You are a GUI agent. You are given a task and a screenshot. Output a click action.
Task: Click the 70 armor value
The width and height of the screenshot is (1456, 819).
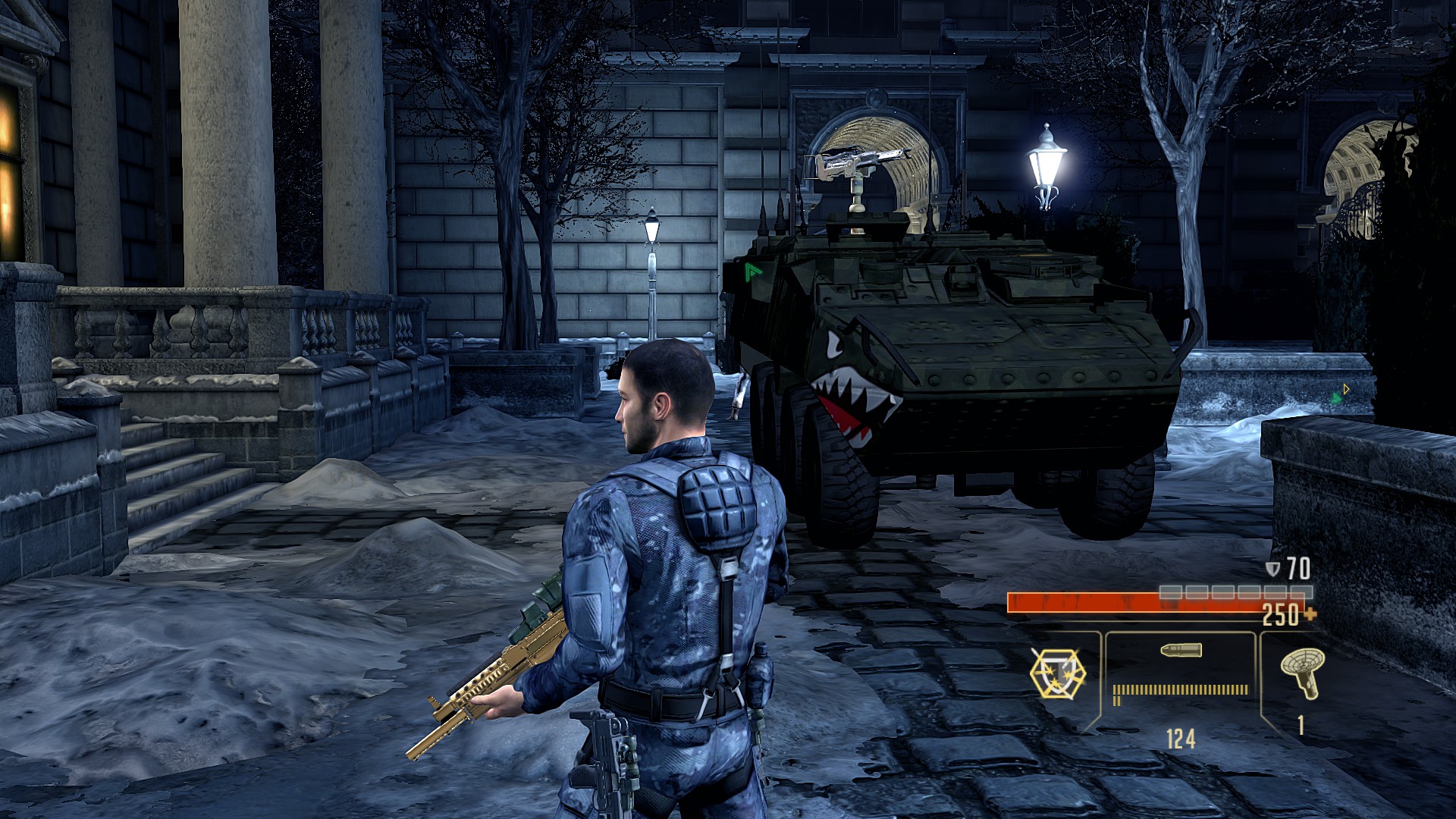pyautogui.click(x=1297, y=566)
